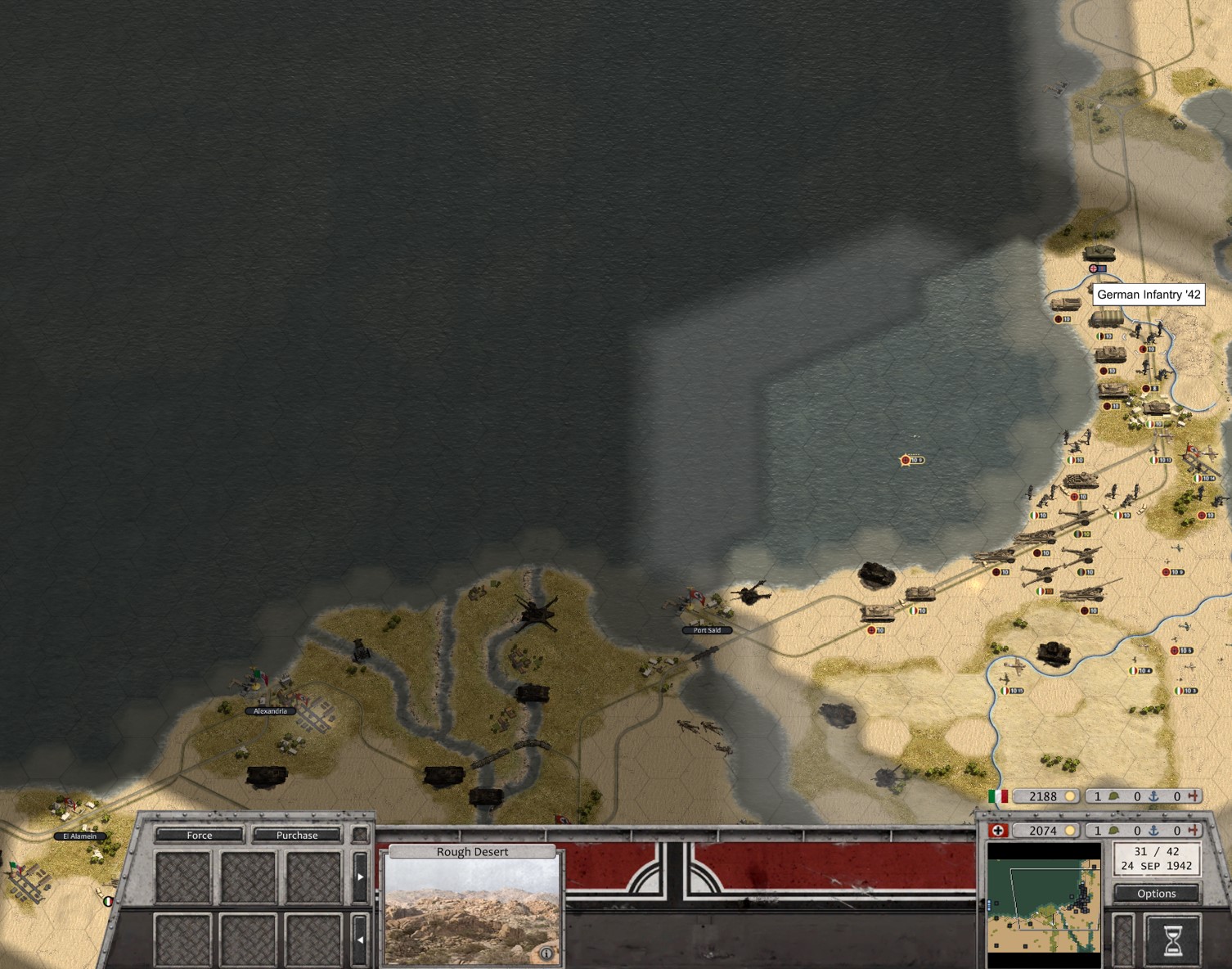Open the Purchase tab
Viewport: 1232px width, 969px height.
click(x=296, y=836)
